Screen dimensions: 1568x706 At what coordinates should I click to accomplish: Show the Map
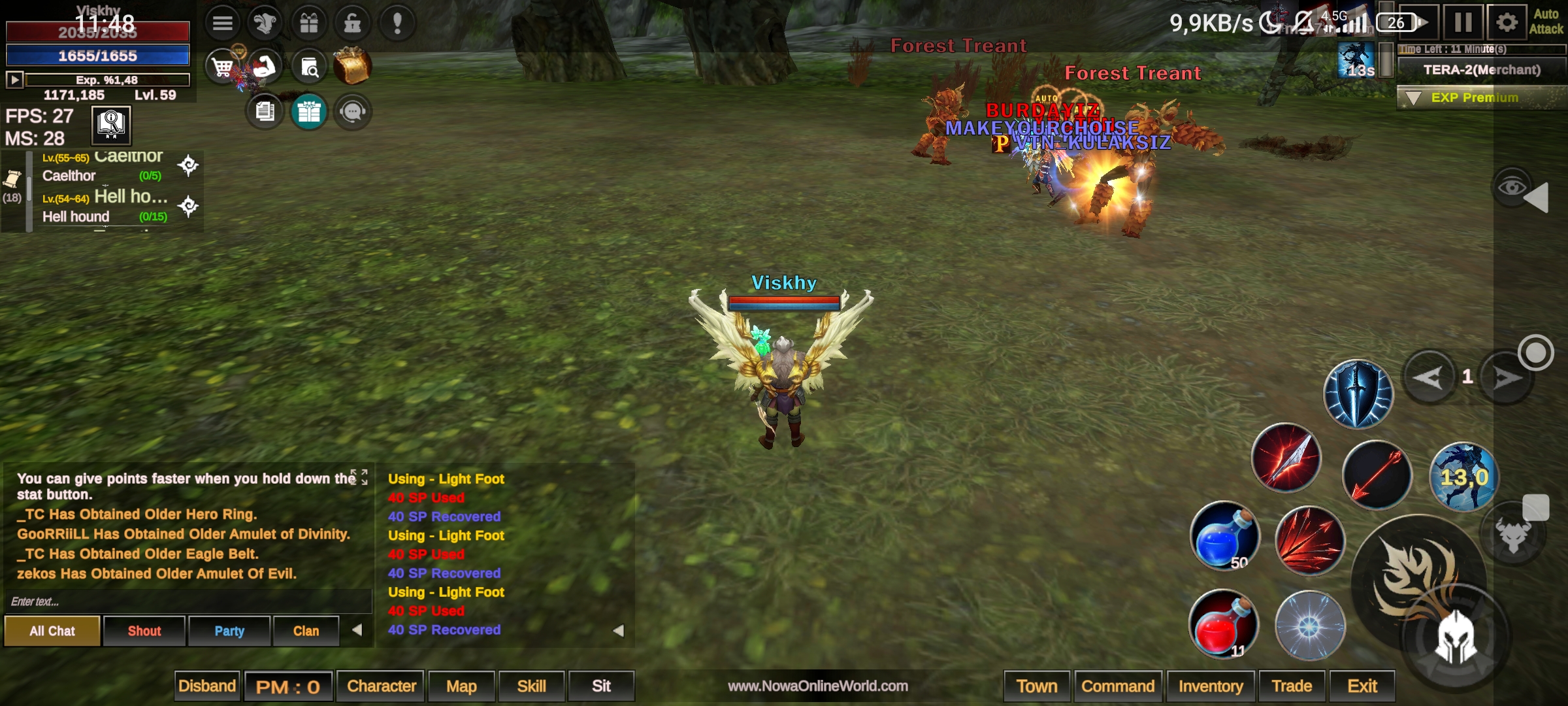click(x=461, y=686)
